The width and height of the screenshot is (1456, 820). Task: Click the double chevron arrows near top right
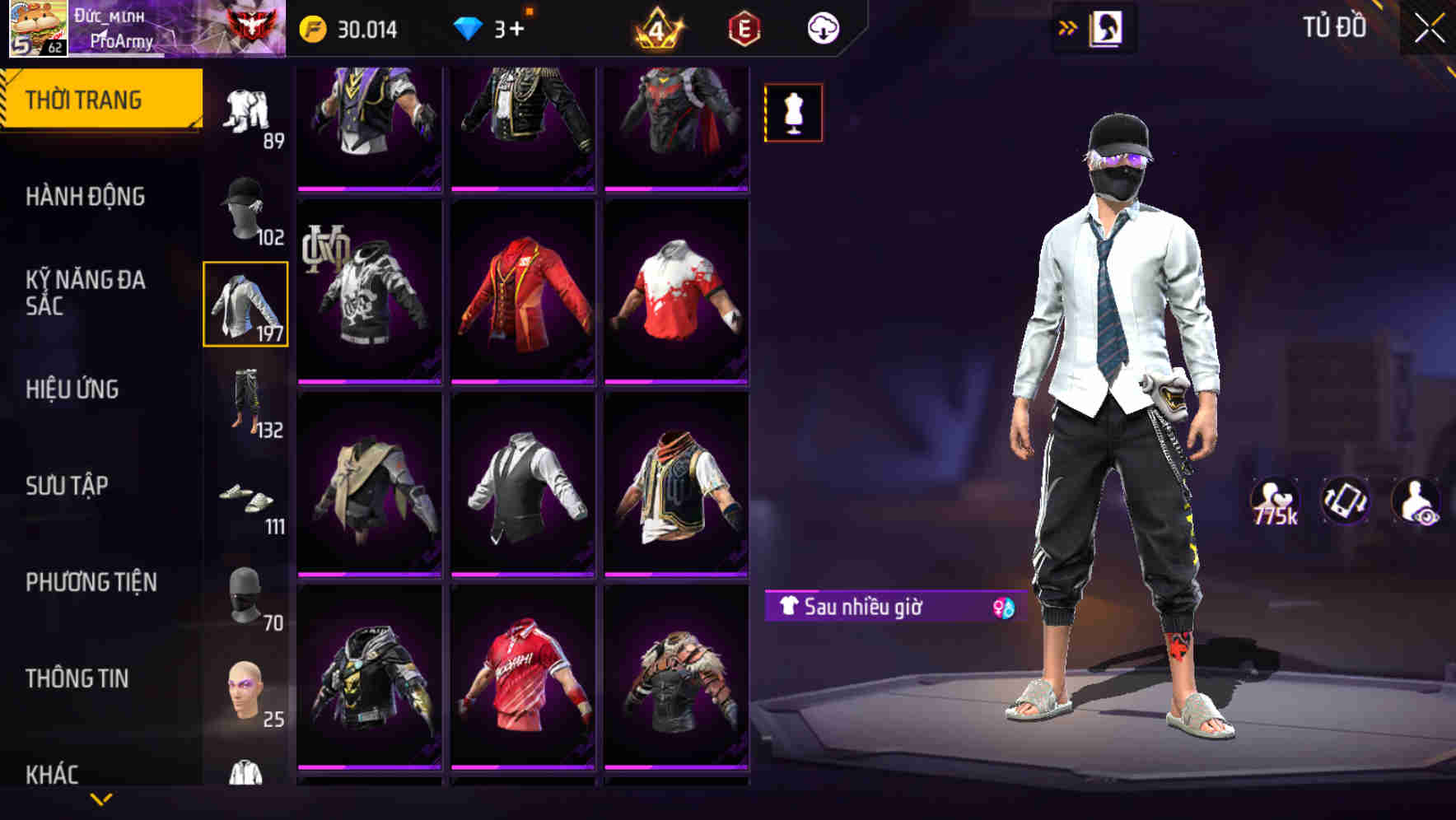click(x=1068, y=26)
